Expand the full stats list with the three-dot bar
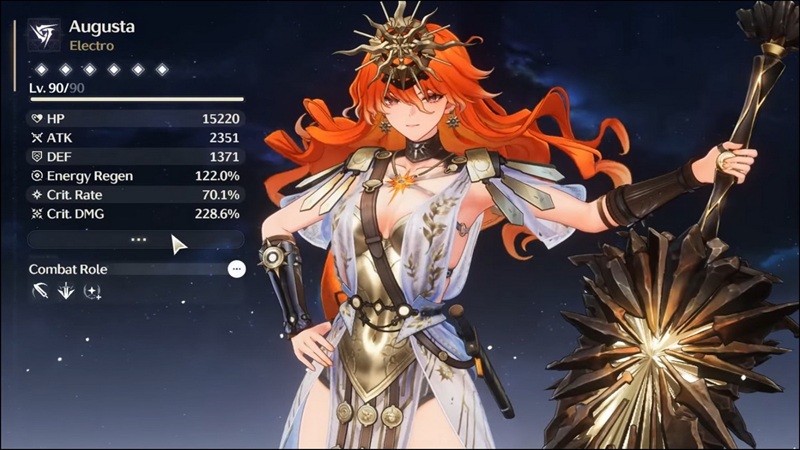This screenshot has width=800, height=450. click(x=137, y=240)
